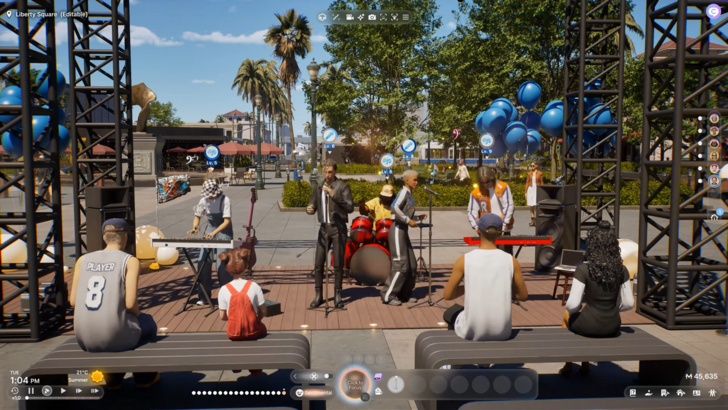Open the sunny weather forecast icon
728x410 pixels.
[97, 377]
